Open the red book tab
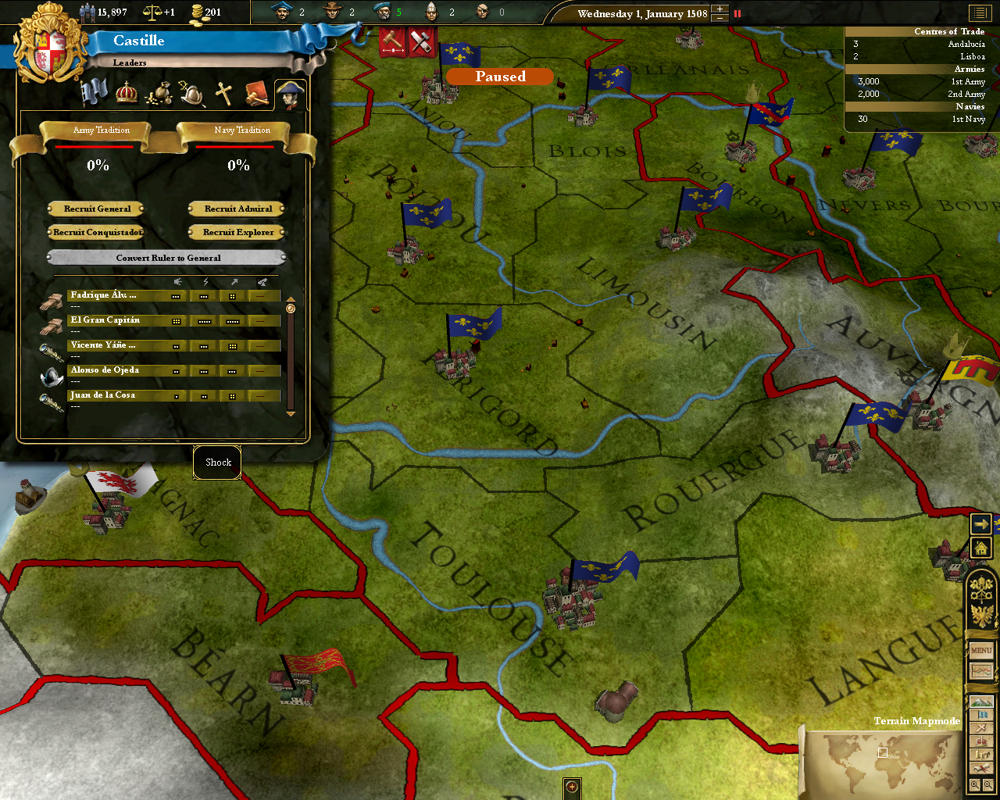1000x800 pixels. click(x=257, y=94)
